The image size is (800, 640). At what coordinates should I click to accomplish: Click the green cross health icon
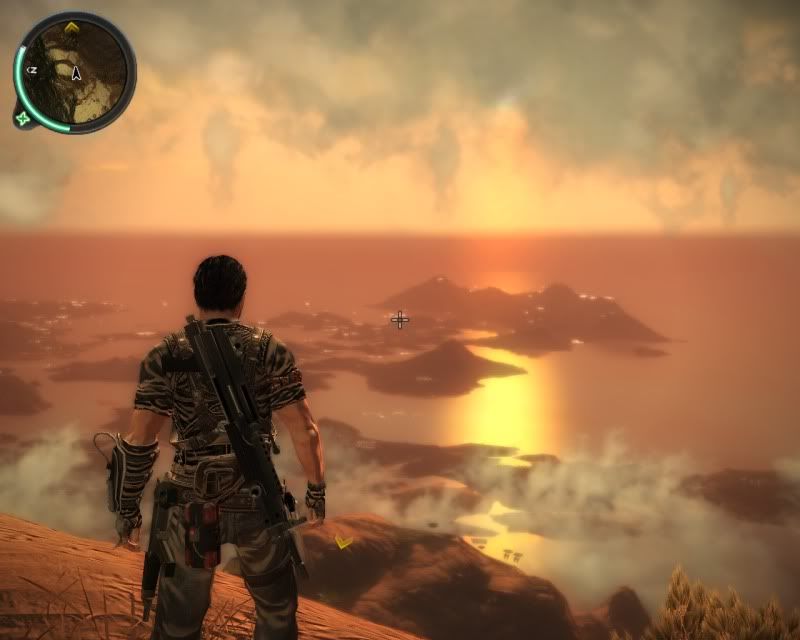click(x=22, y=118)
